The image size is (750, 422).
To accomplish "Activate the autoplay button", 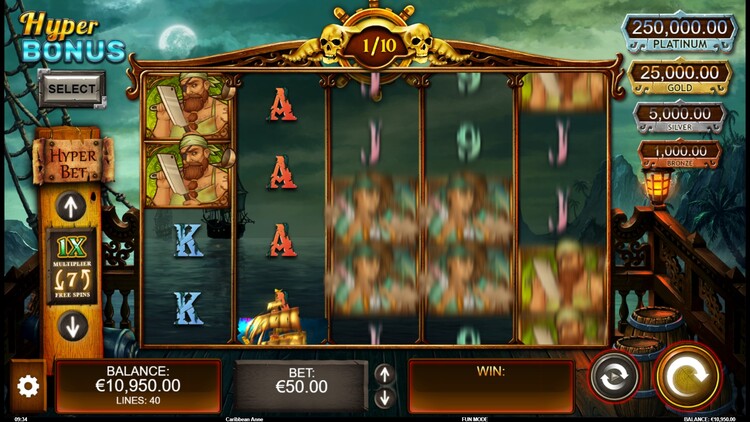I will coord(614,377).
